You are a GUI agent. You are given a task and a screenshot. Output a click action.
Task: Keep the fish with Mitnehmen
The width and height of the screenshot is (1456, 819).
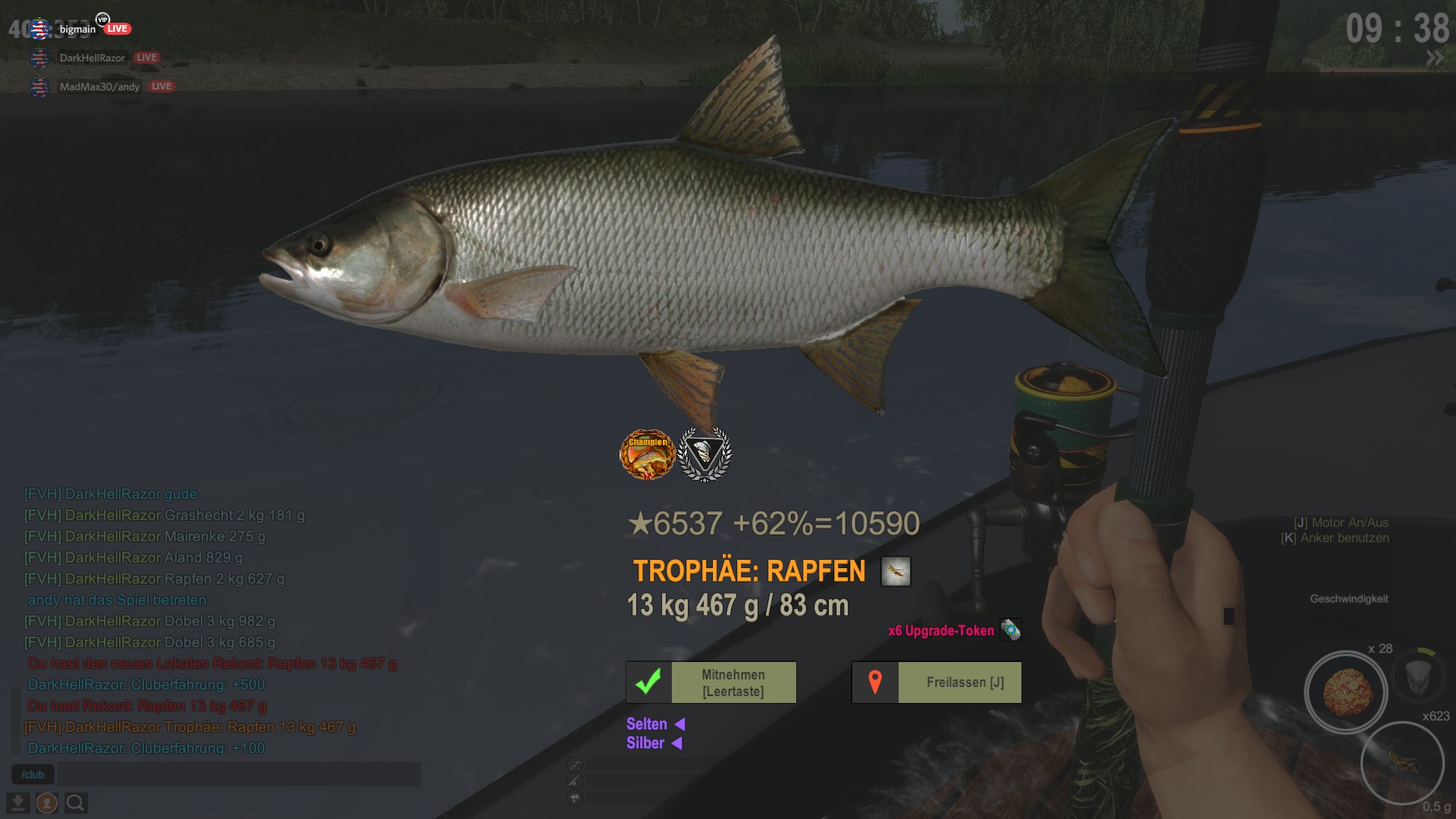tap(711, 682)
